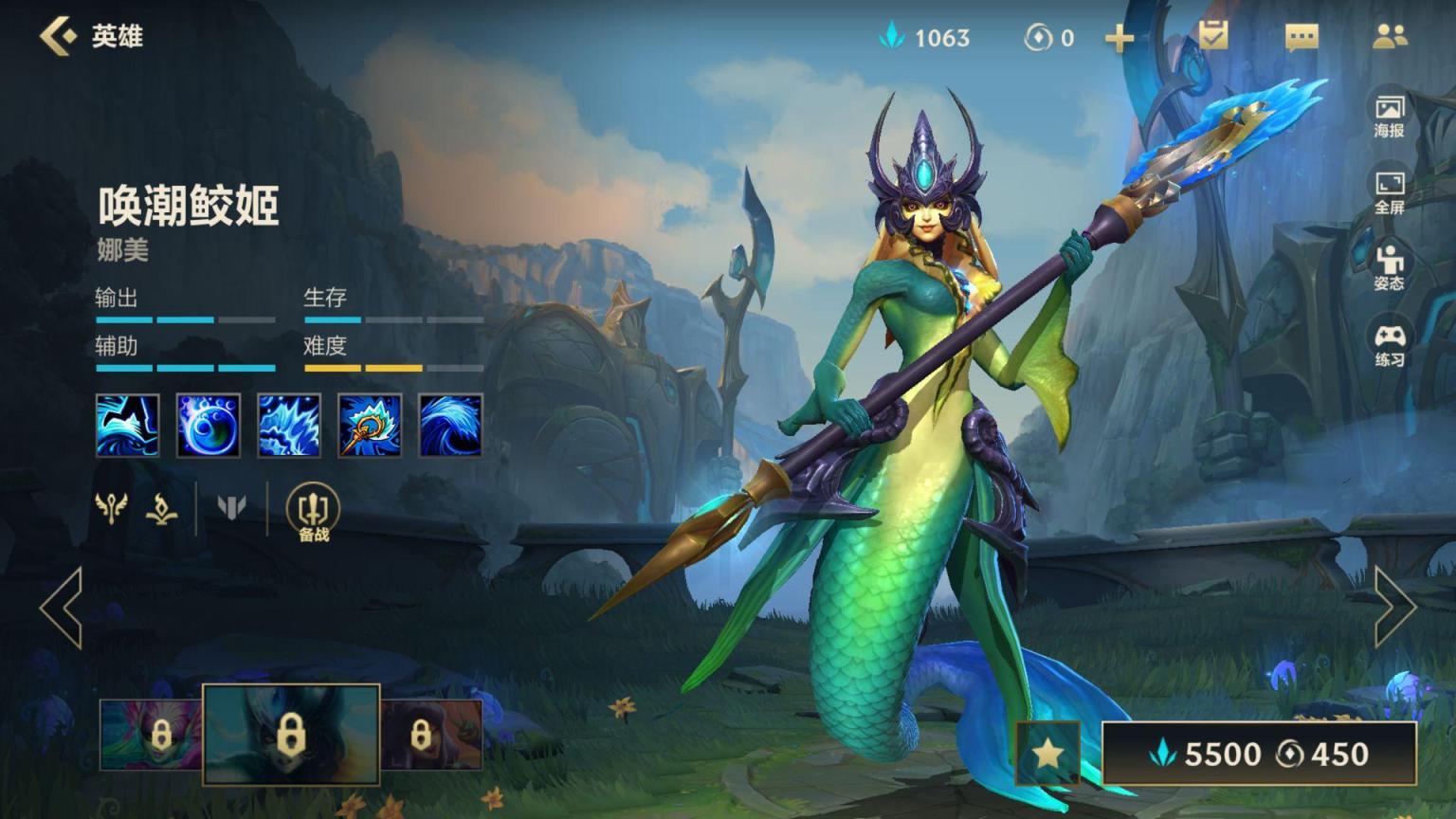This screenshot has height=819, width=1456.
Task: Open the 姿态 pose options
Action: tap(1389, 268)
